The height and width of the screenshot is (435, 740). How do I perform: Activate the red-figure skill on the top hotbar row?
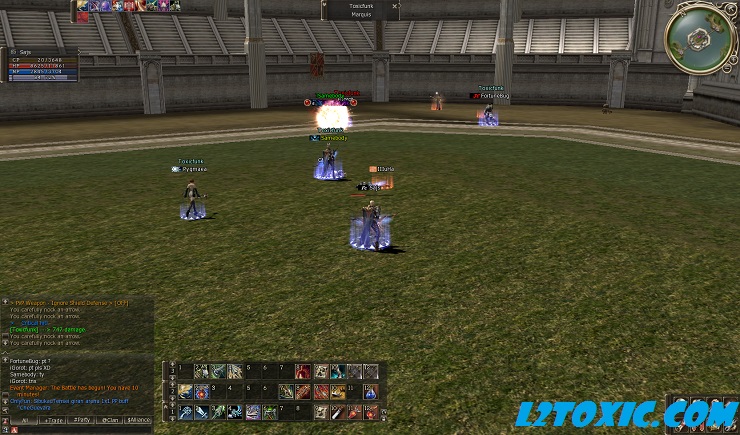[303, 371]
